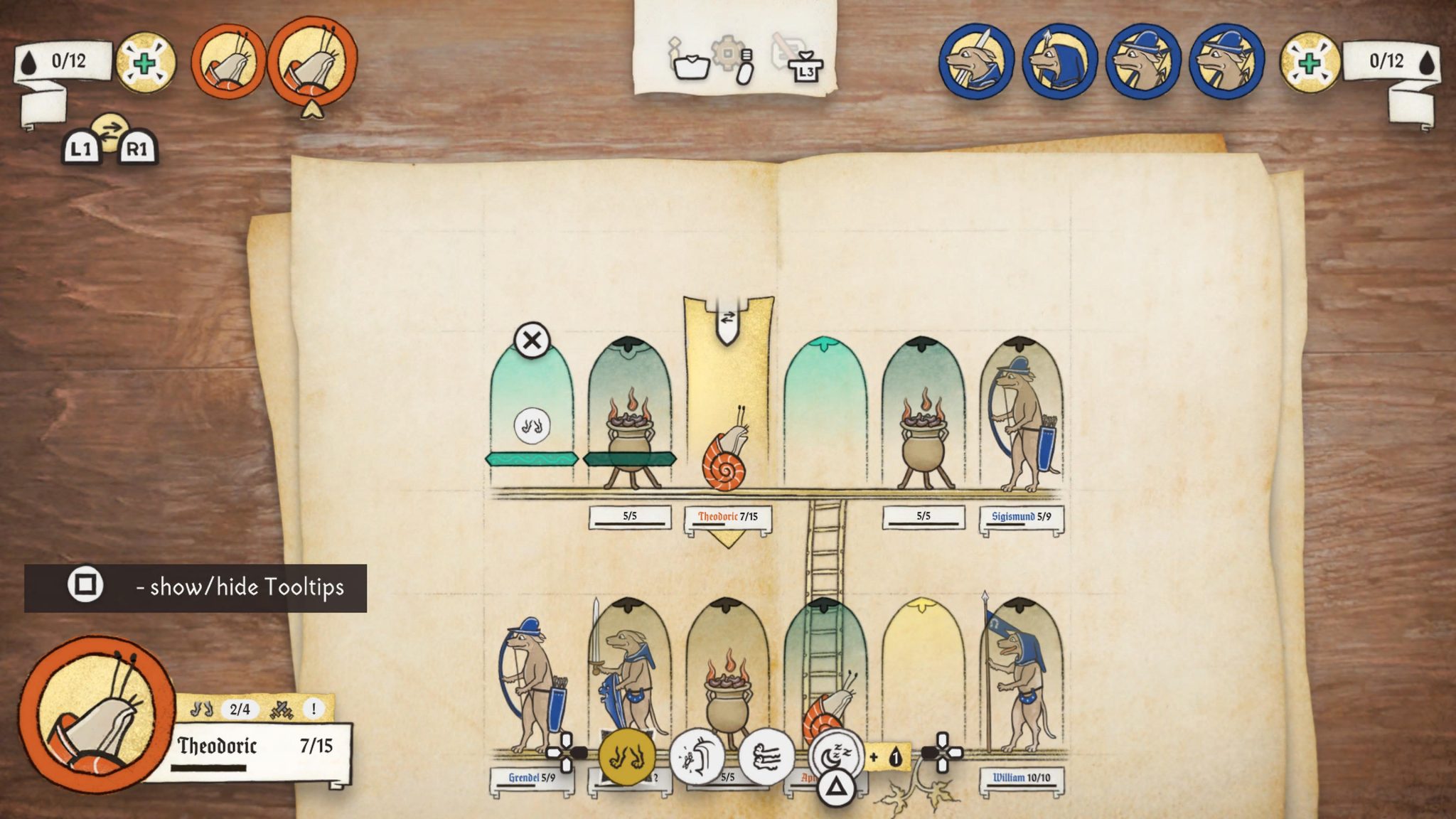Select the enemy portrait holding a sword

pos(975,61)
